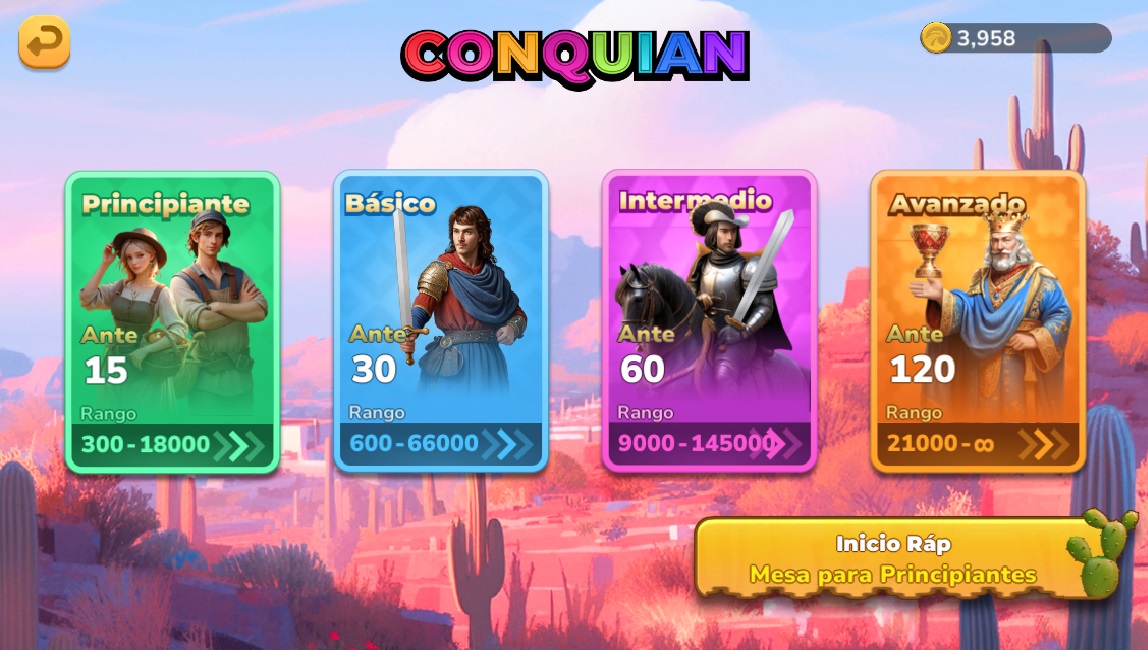Pick the Avanzado king table card
The width and height of the screenshot is (1148, 650).
(x=978, y=321)
